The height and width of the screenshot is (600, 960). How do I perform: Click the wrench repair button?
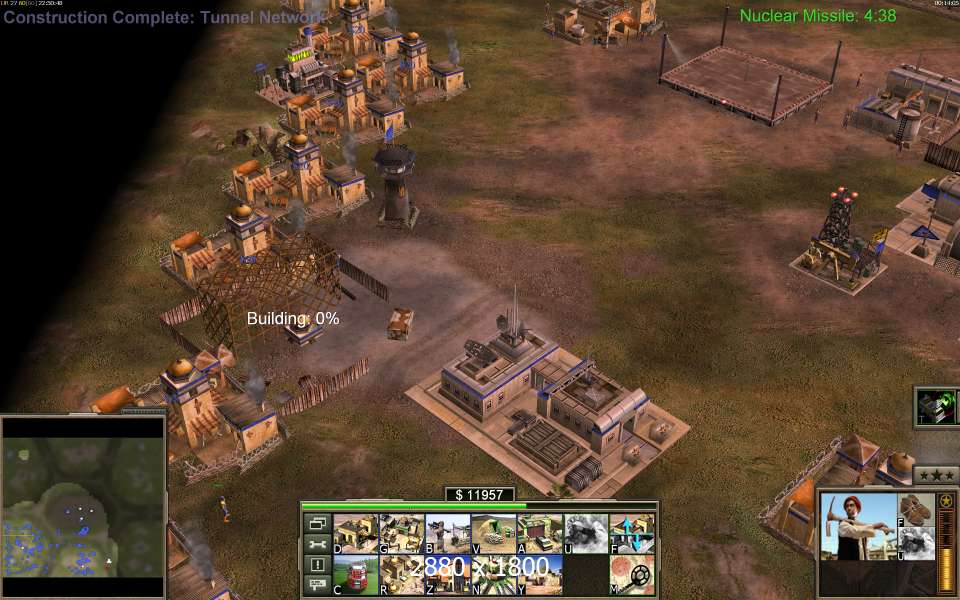317,544
